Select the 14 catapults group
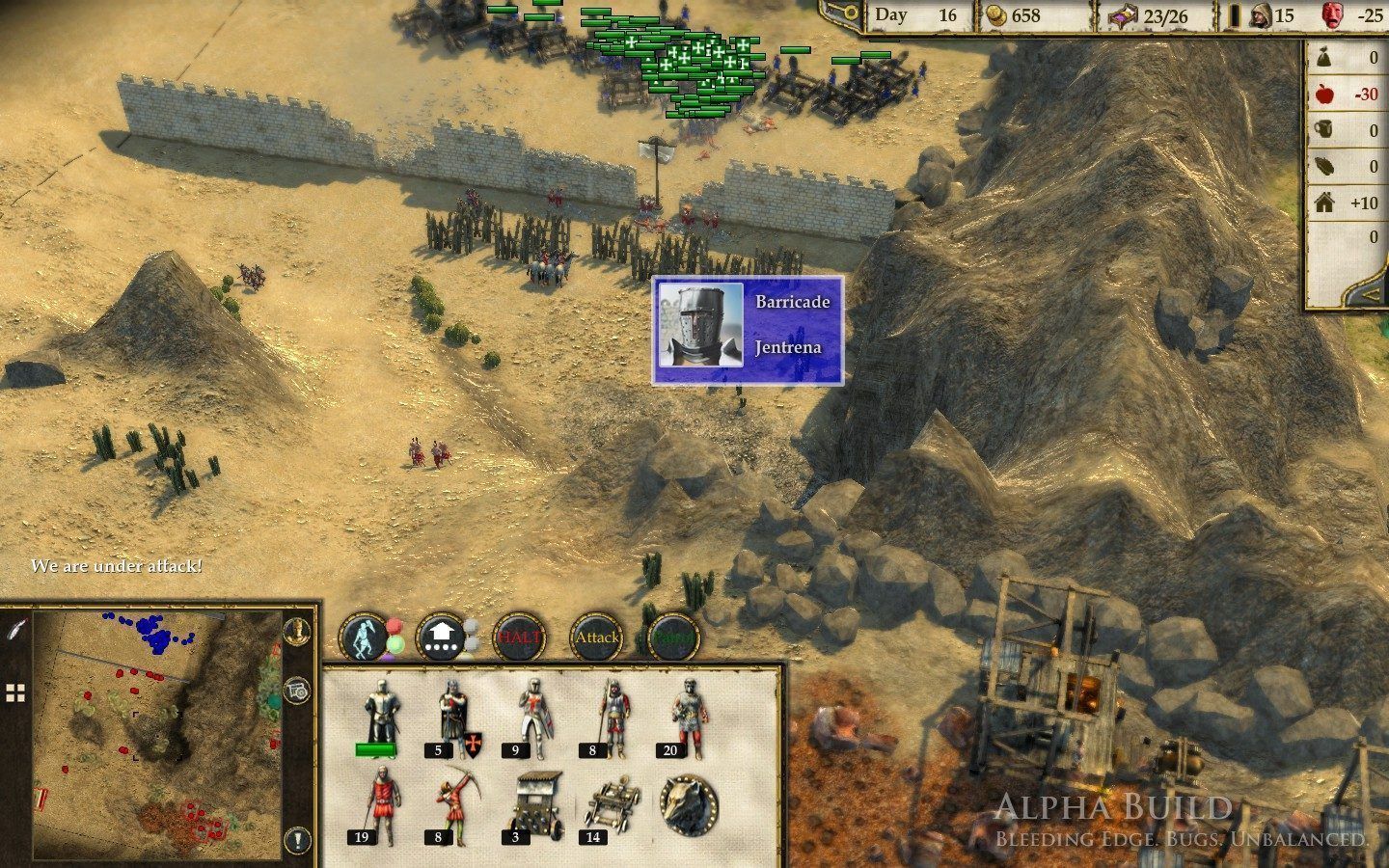 click(x=611, y=805)
